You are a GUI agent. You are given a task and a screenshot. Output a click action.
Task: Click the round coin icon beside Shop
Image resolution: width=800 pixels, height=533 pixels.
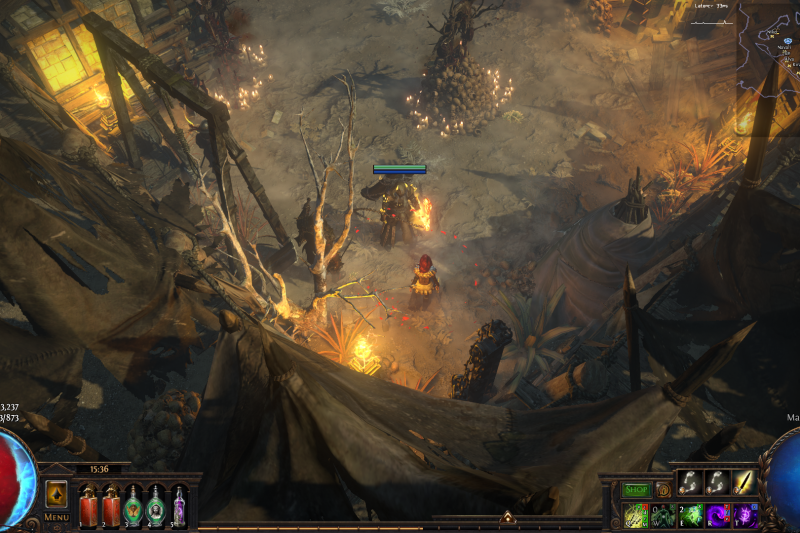click(662, 490)
